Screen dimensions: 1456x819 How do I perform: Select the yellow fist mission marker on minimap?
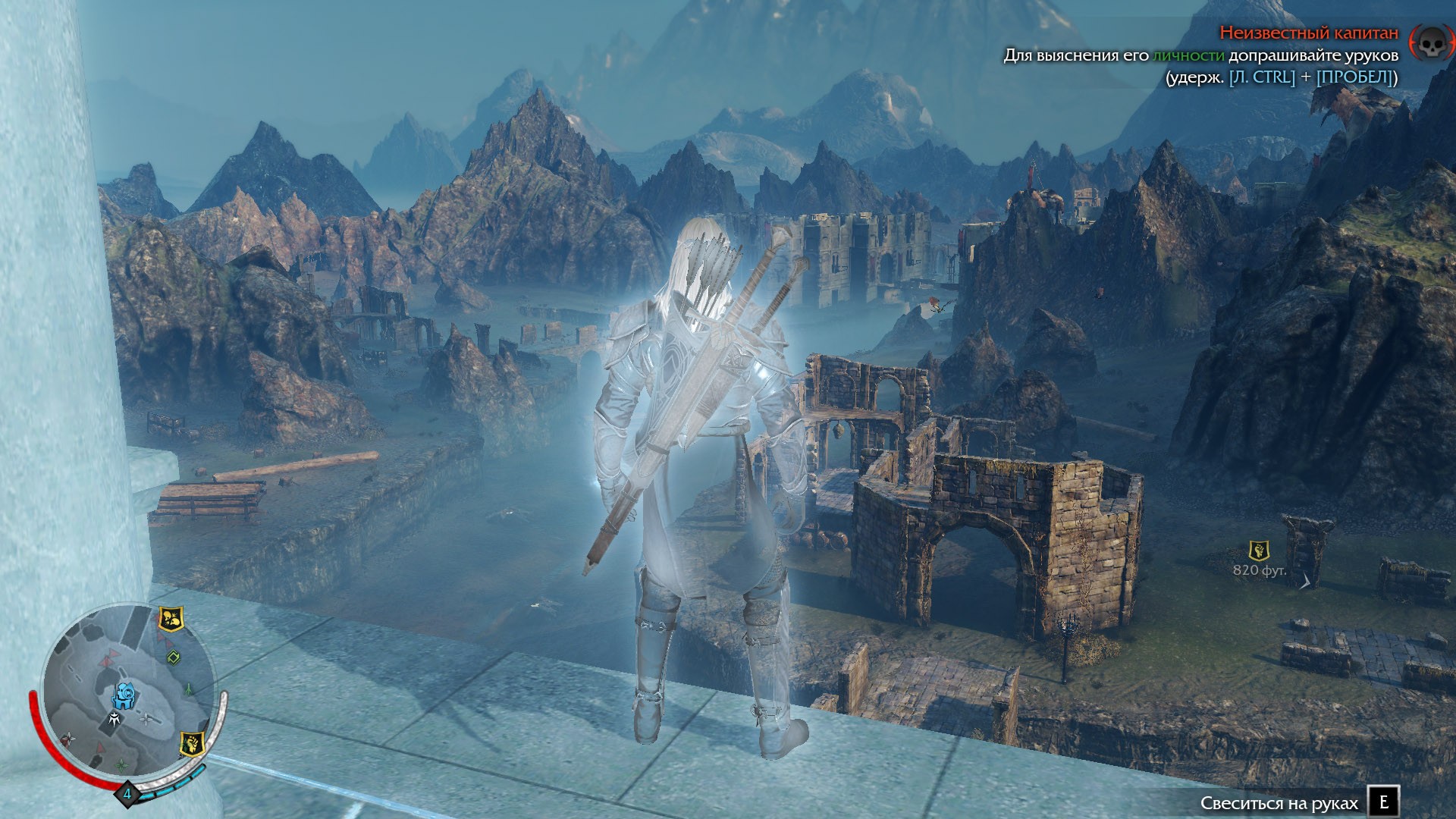pos(193,744)
